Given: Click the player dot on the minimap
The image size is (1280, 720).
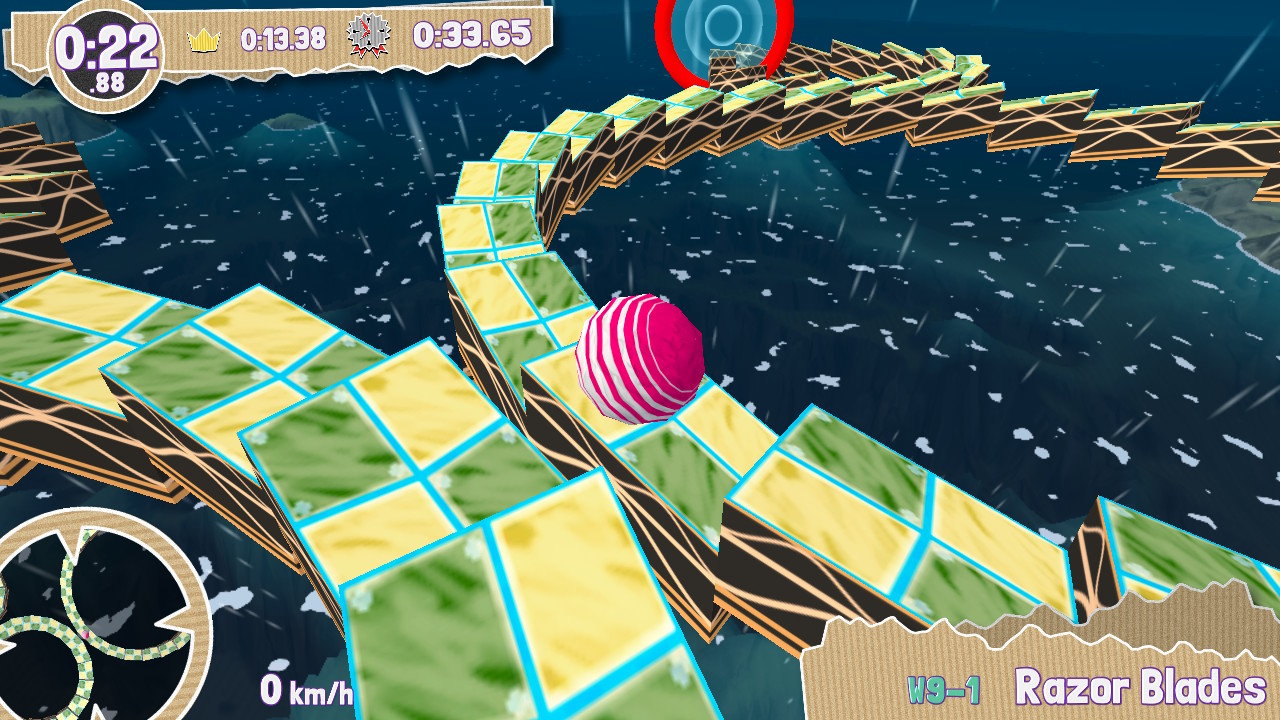Looking at the screenshot, I should coord(85,634).
